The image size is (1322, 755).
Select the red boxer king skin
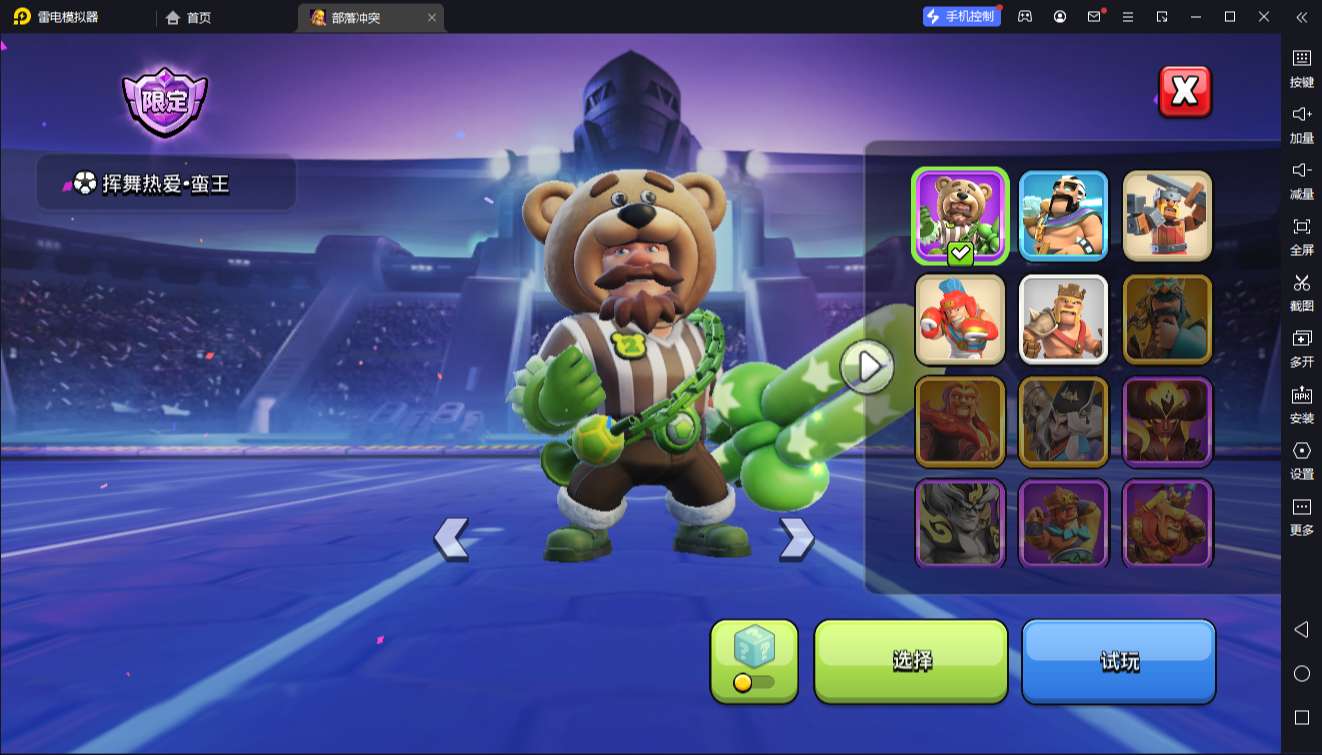pos(960,319)
